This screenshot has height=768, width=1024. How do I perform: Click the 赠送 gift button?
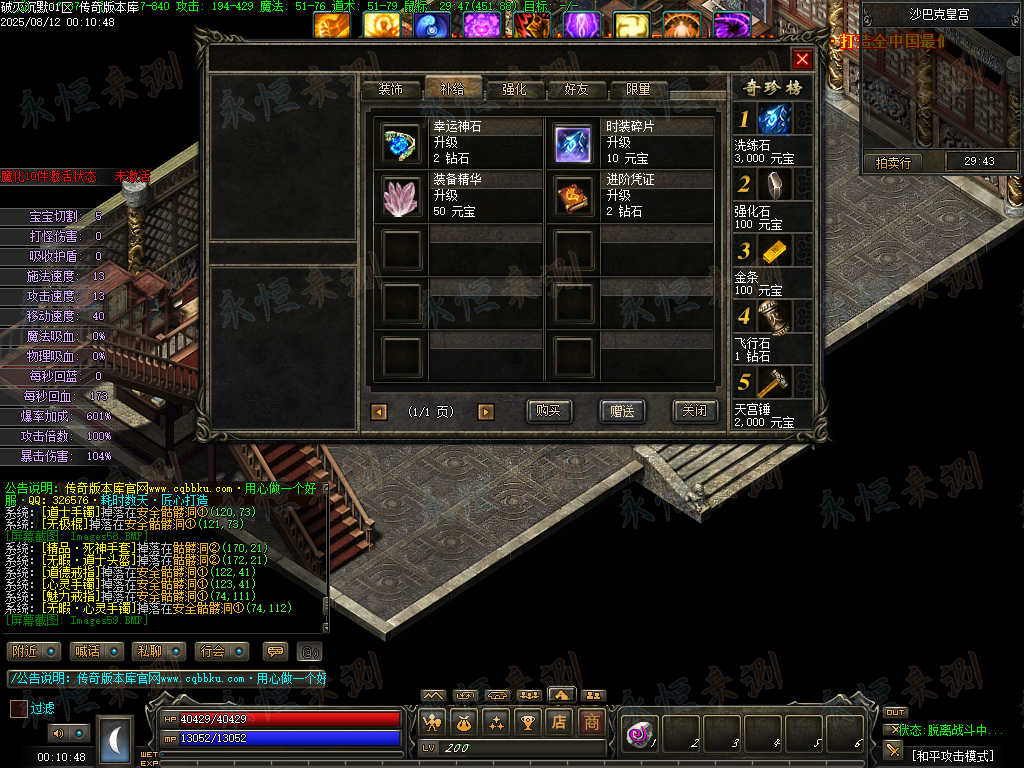point(622,411)
